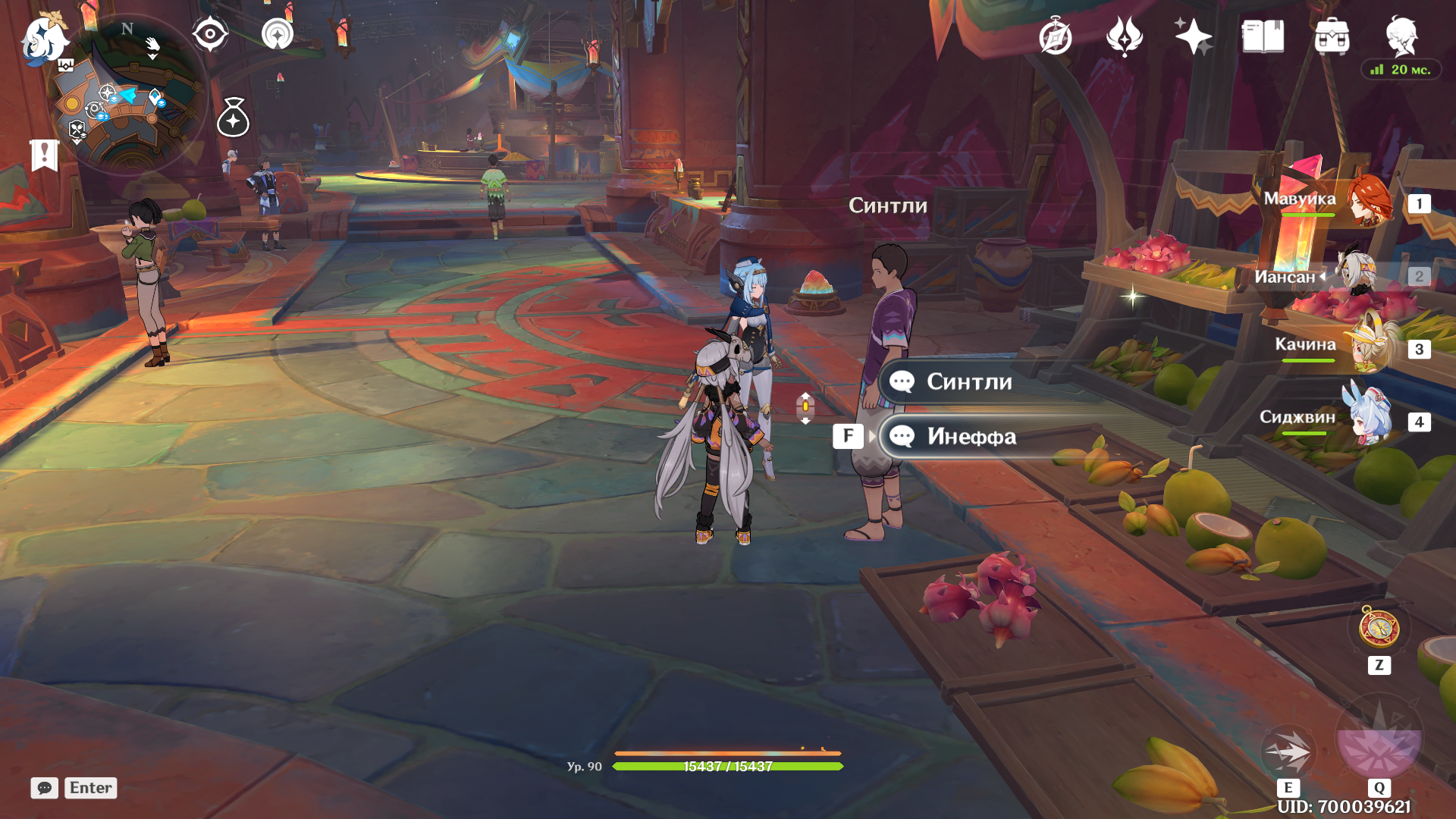Open the Wish star icon
Screen dimensions: 1456x819
[1193, 36]
